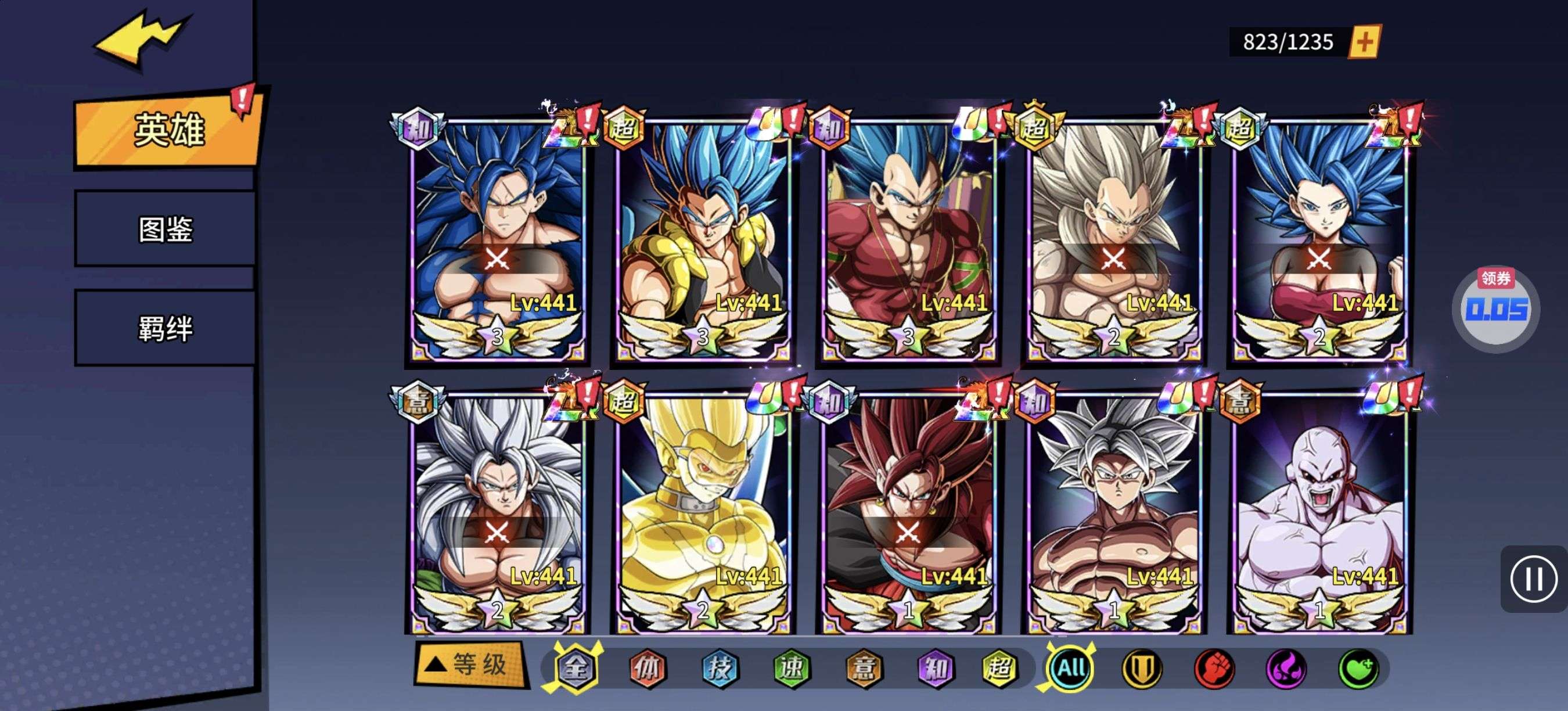Click the plus button beside 823/1235
The height and width of the screenshot is (711, 1568).
pos(1365,42)
